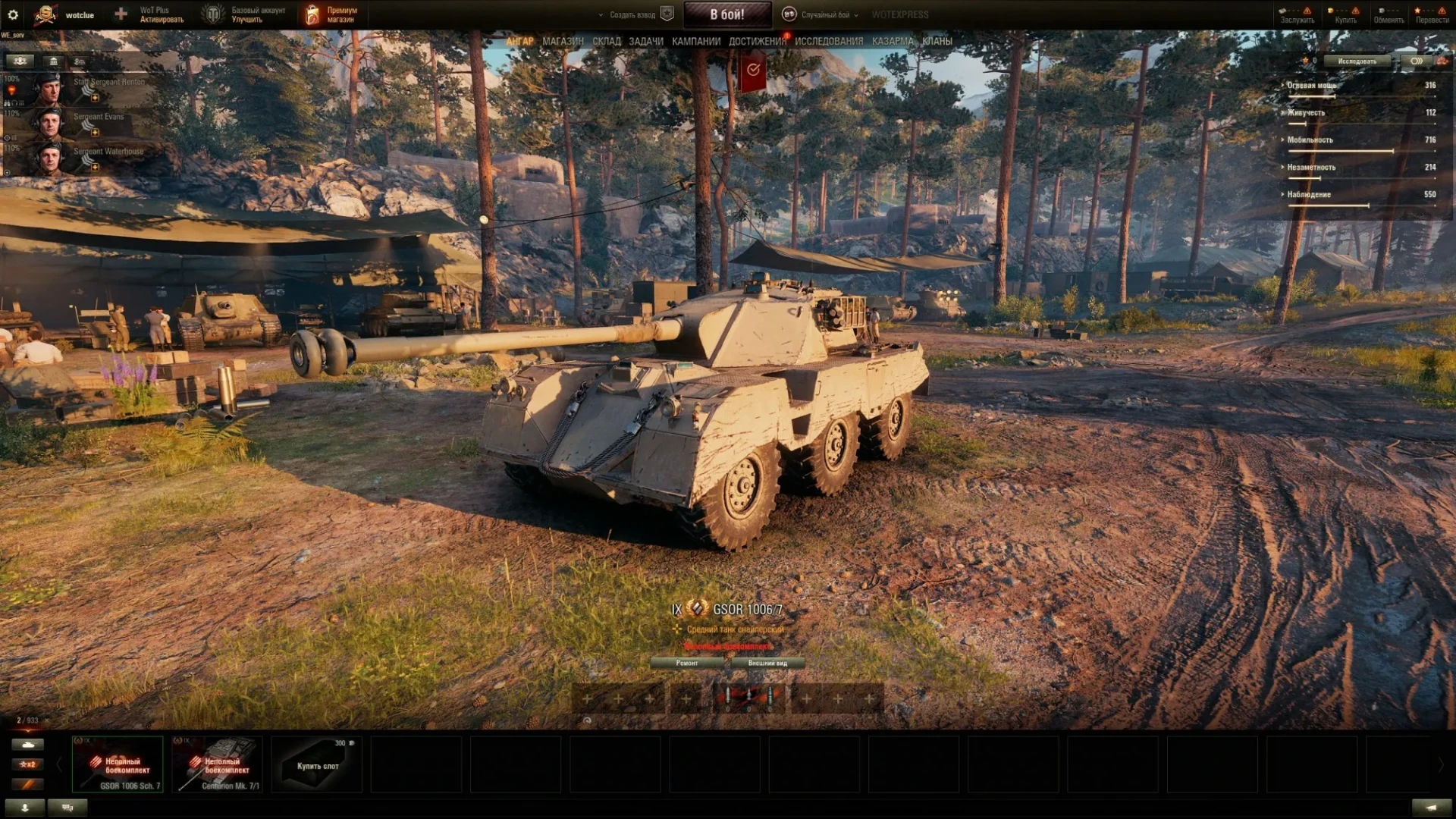Start the battle with В бой! button
Image resolution: width=1456 pixels, height=819 pixels.
pyautogui.click(x=727, y=14)
